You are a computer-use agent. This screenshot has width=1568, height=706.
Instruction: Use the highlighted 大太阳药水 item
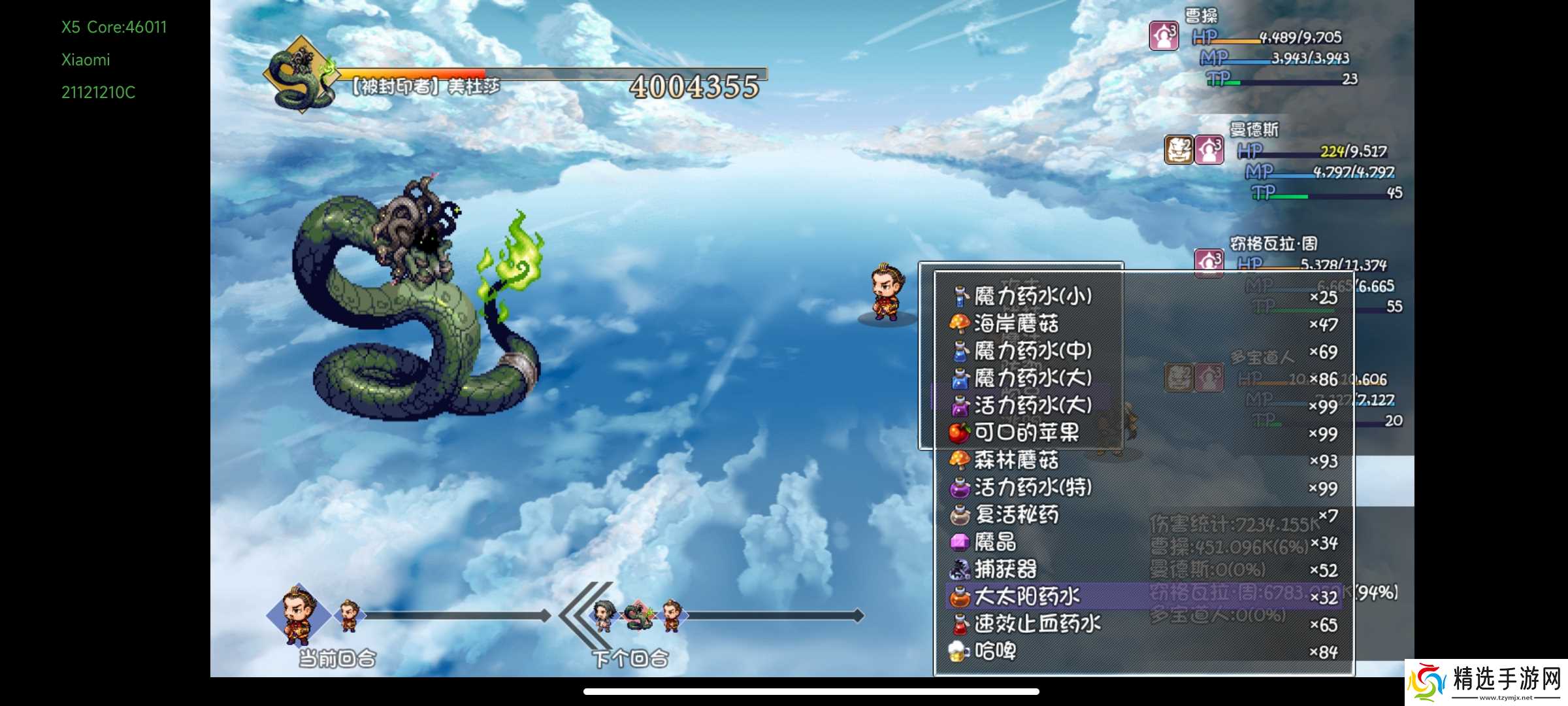point(1026,597)
